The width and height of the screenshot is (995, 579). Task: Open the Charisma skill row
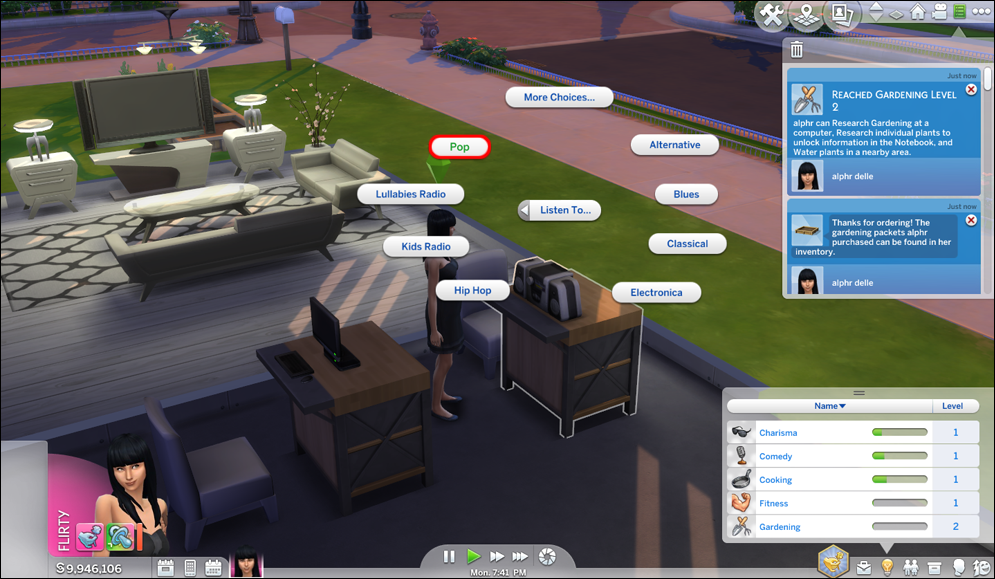(778, 432)
